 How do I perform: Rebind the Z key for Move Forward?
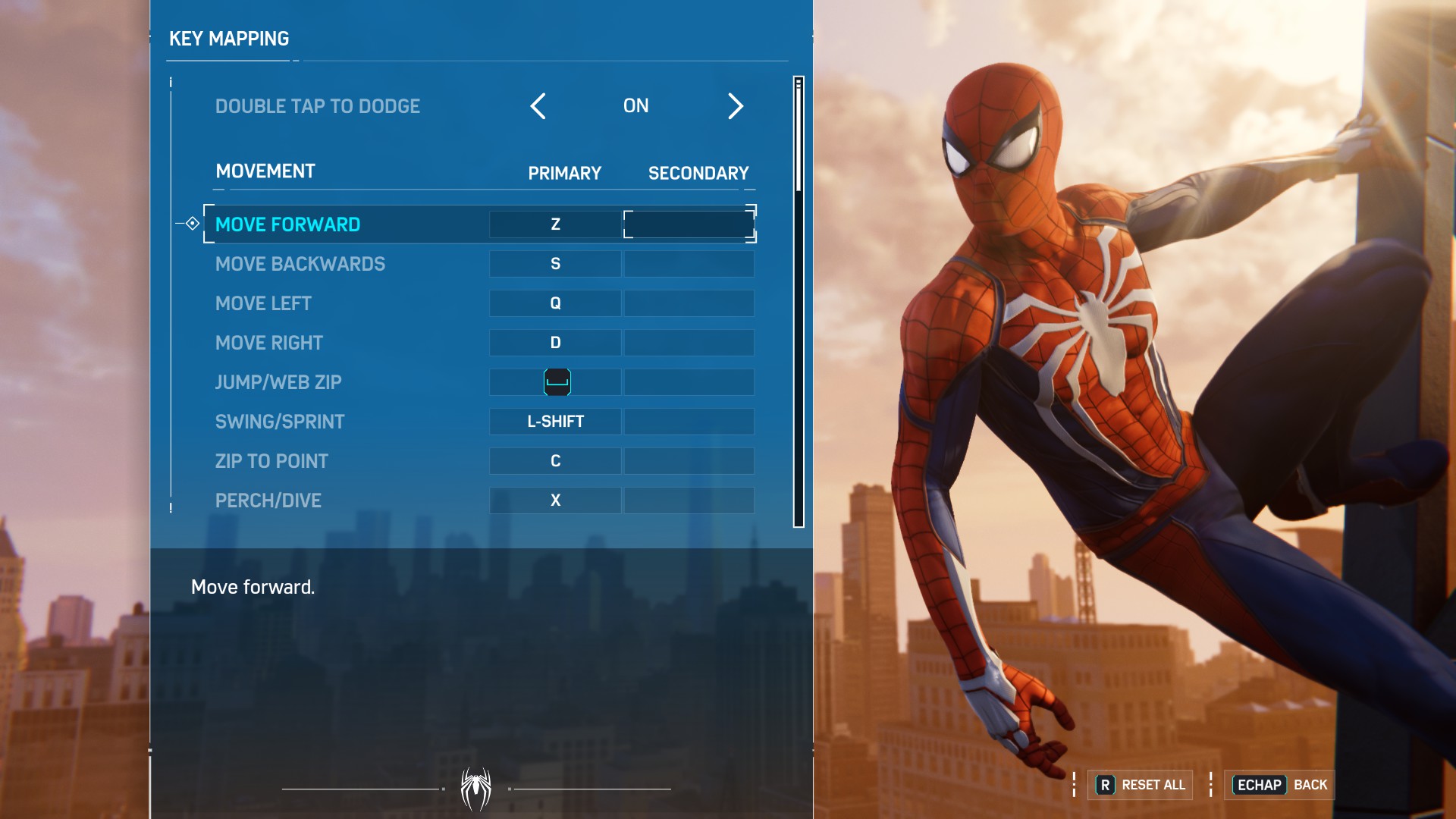click(556, 224)
